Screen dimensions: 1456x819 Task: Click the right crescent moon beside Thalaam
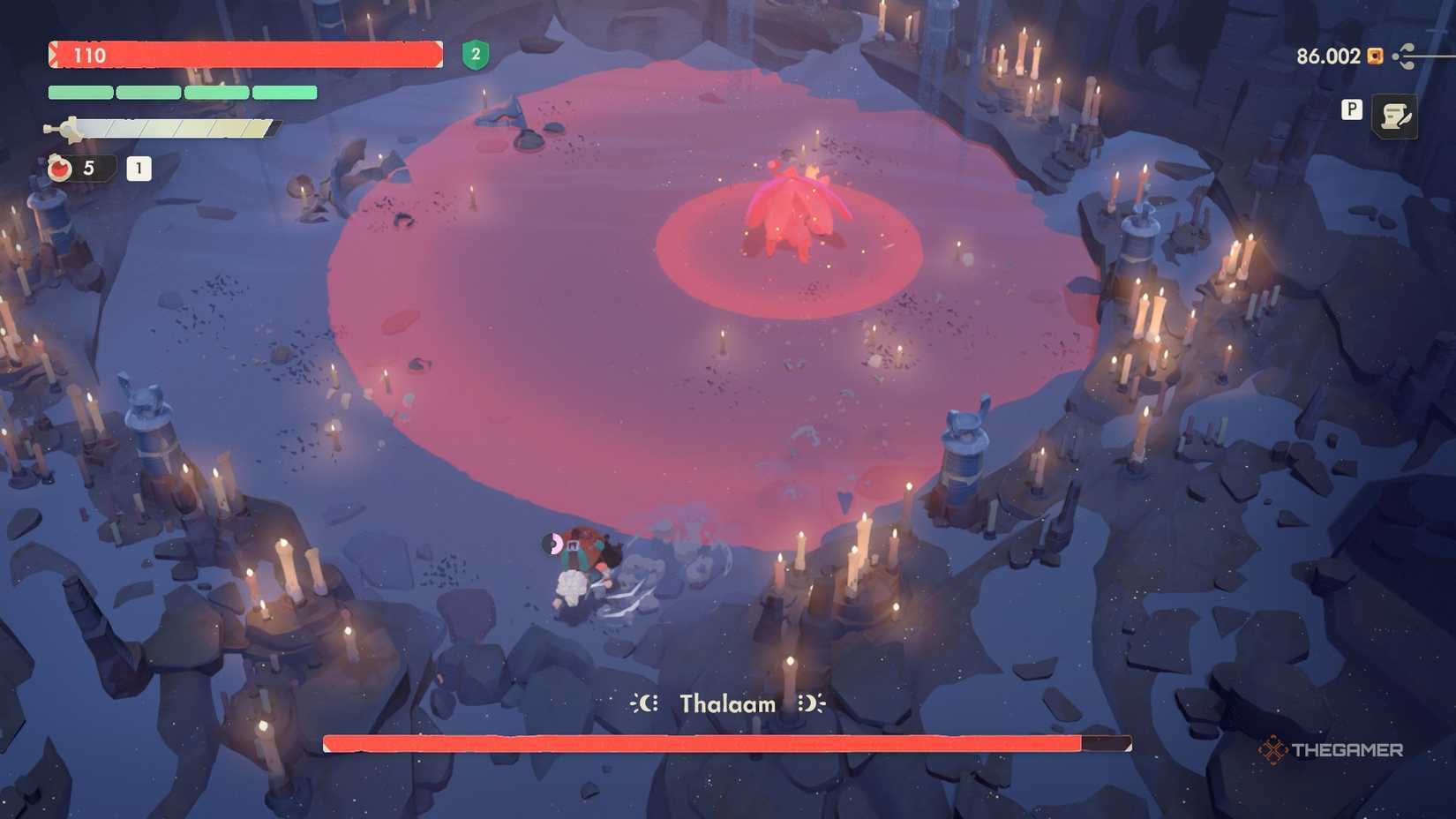(x=810, y=703)
